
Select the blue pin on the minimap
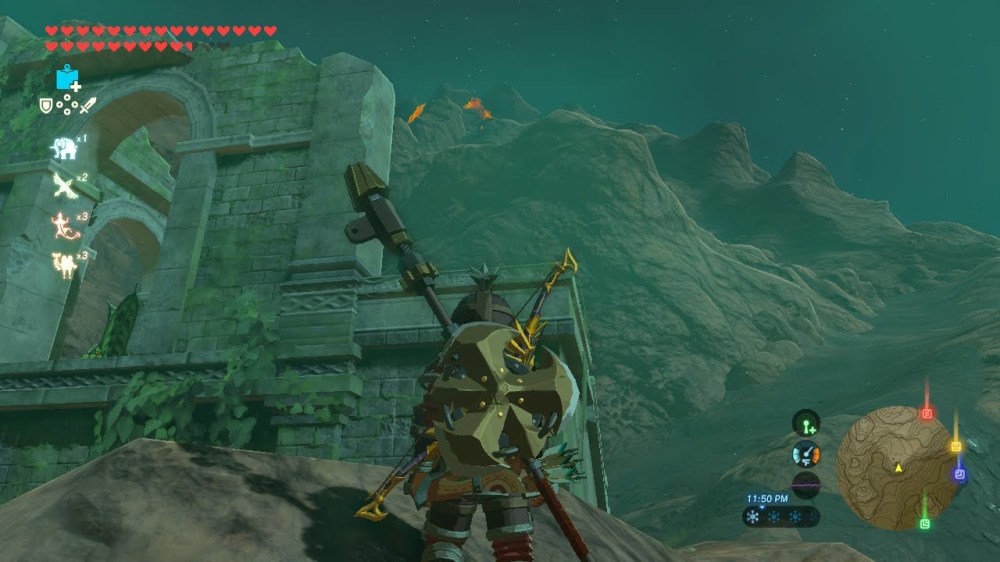pyautogui.click(x=960, y=475)
